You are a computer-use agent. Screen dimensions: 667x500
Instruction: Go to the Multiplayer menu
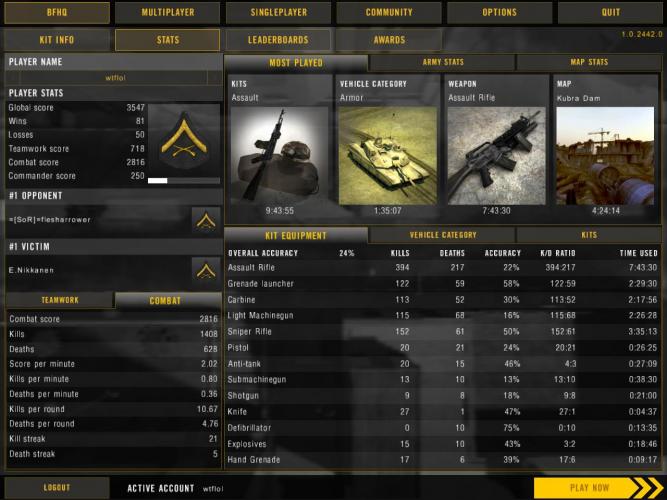(x=167, y=12)
